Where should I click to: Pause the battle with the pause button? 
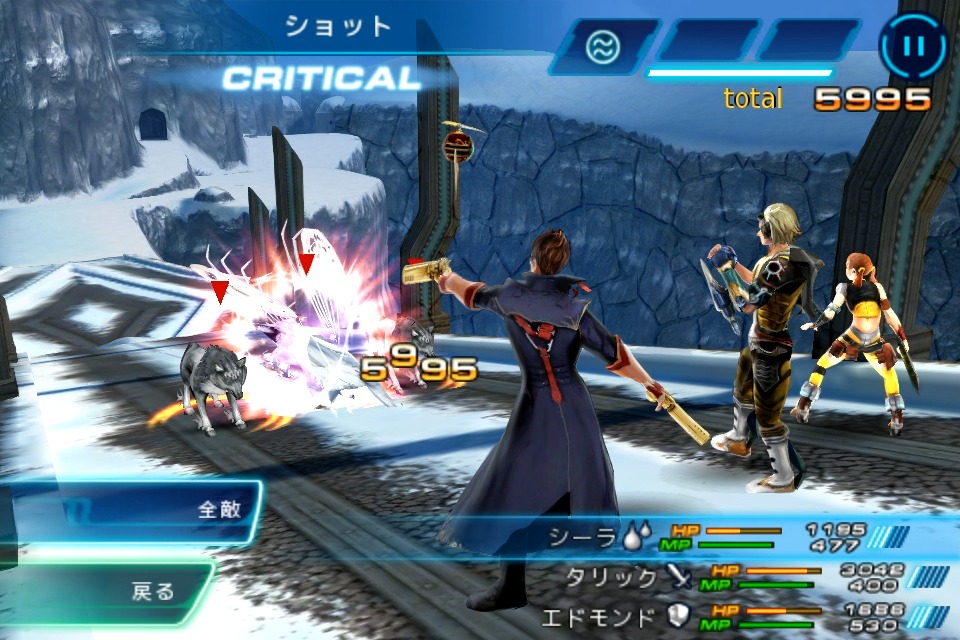click(x=912, y=45)
